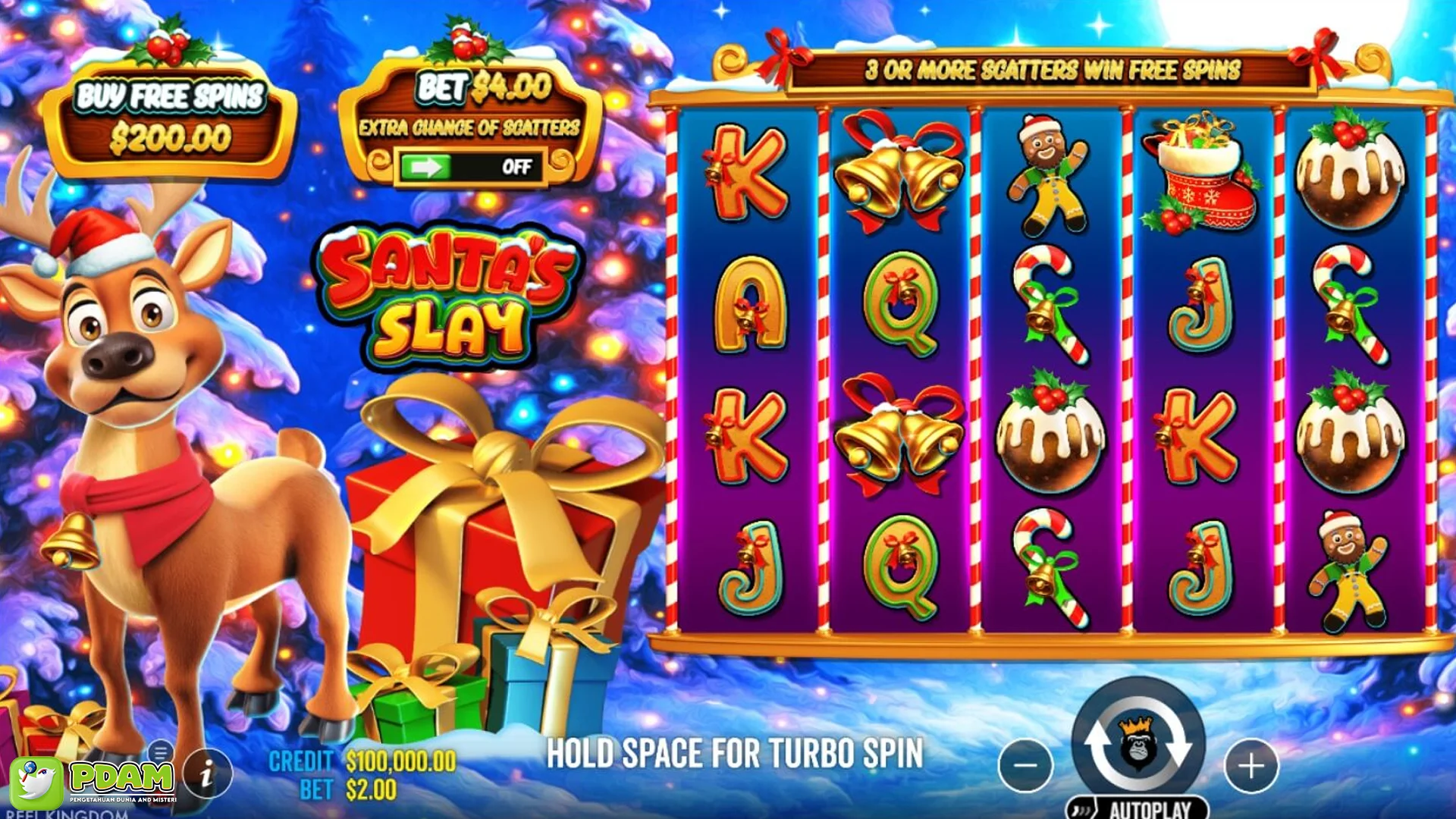Screen dimensions: 1456x819
Task: Decrease the bet with the minus button
Action: [1025, 765]
